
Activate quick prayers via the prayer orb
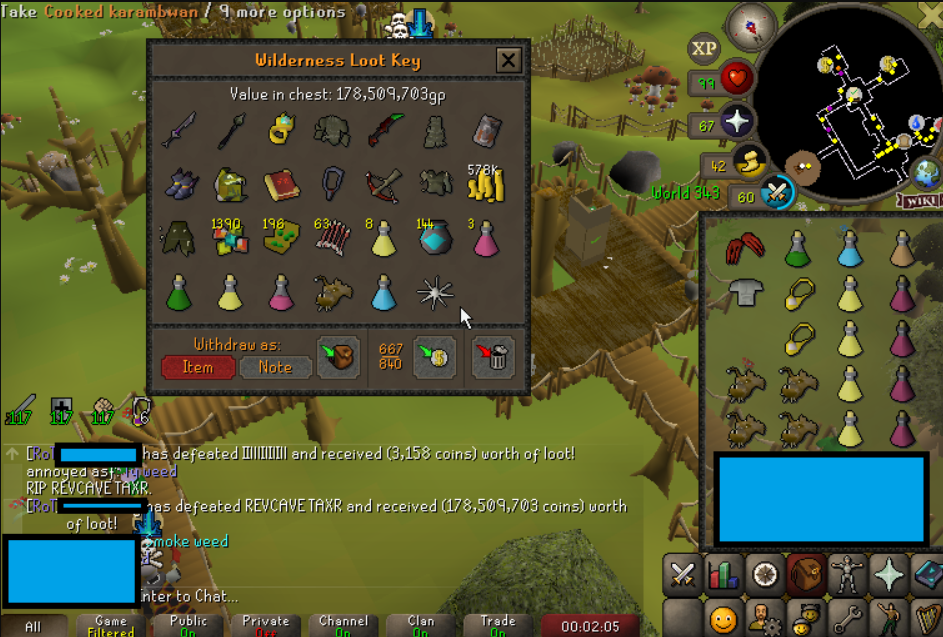point(736,123)
